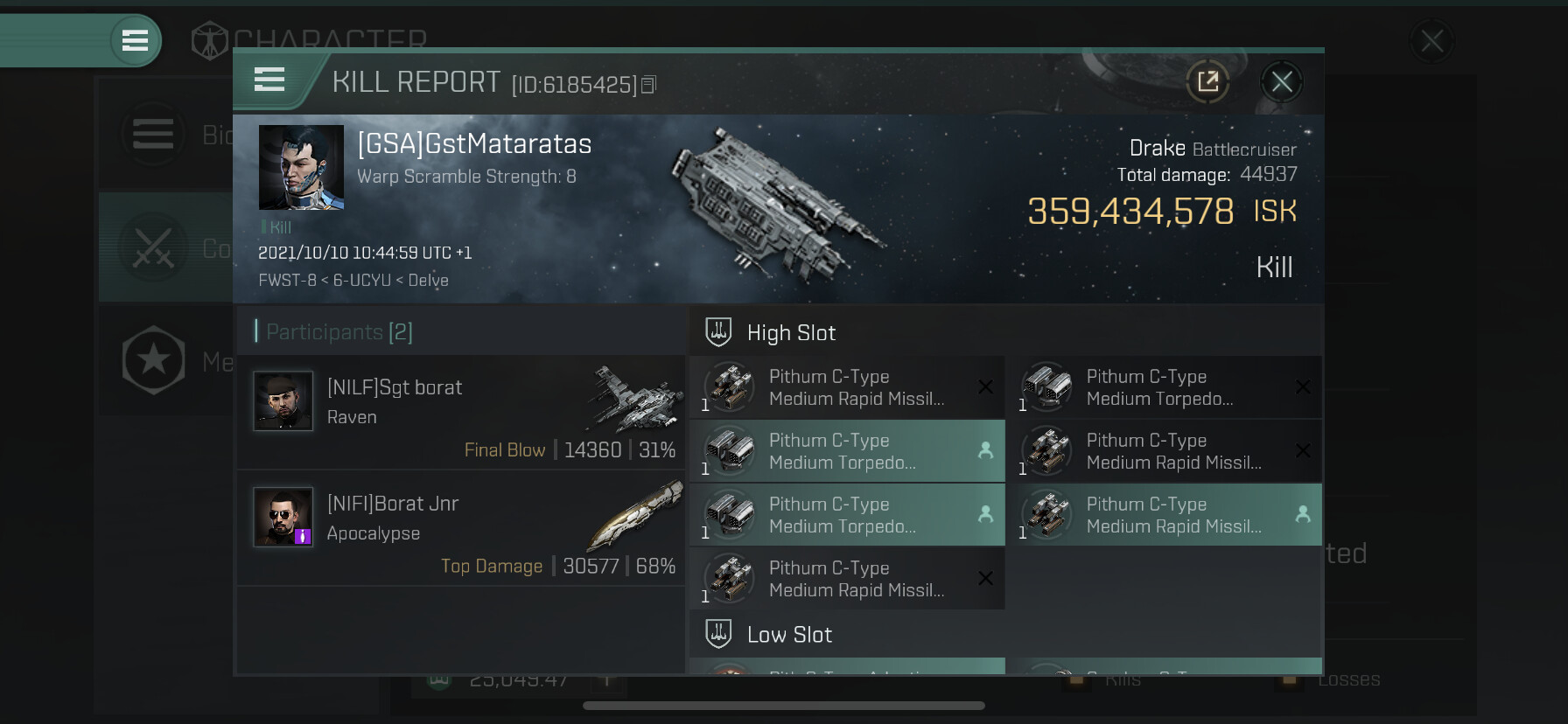1568x724 pixels.
Task: Open the Kill Report hamburger menu
Action: tap(269, 80)
